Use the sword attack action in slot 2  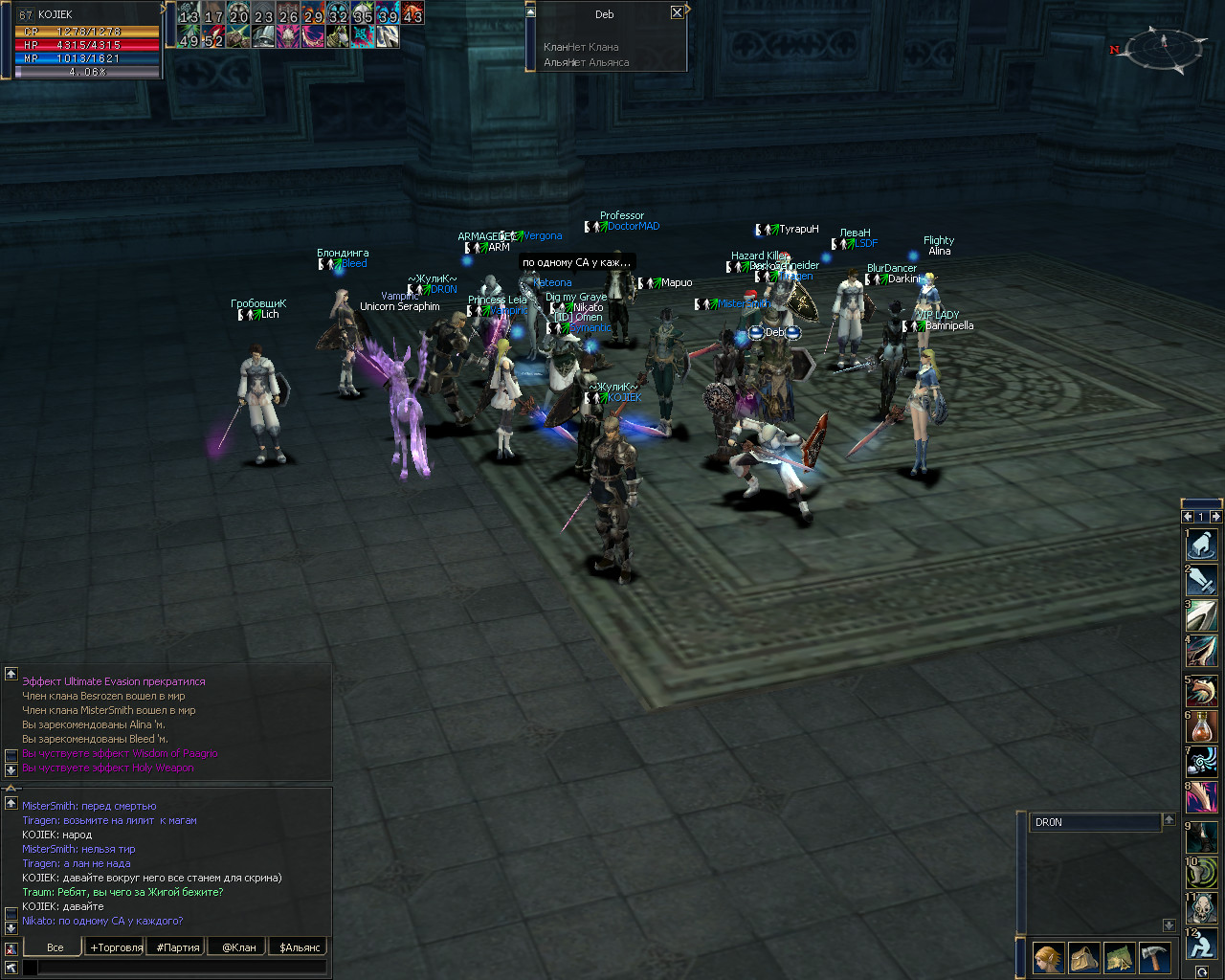click(x=1202, y=581)
